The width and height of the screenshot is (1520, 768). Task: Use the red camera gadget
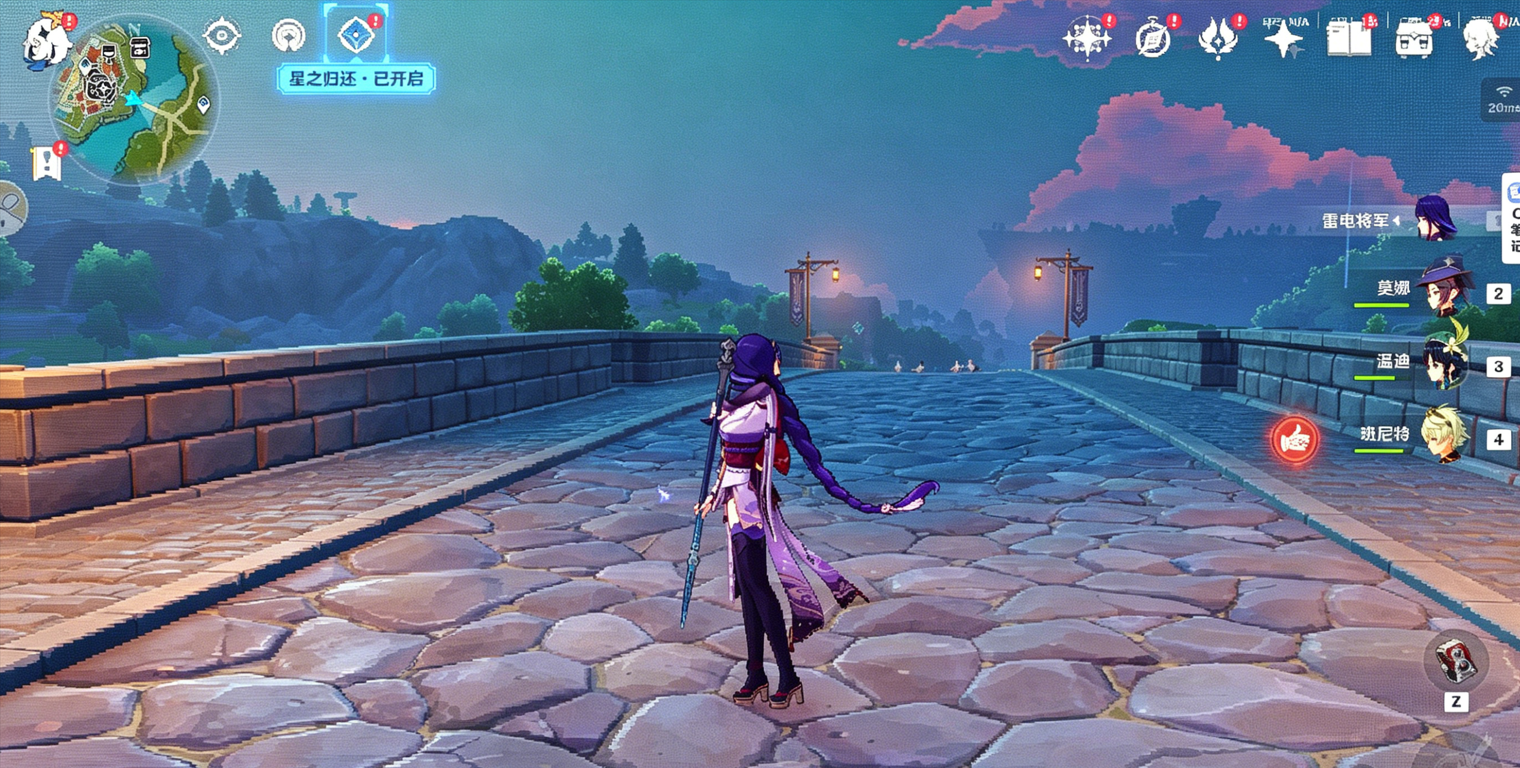point(1455,661)
